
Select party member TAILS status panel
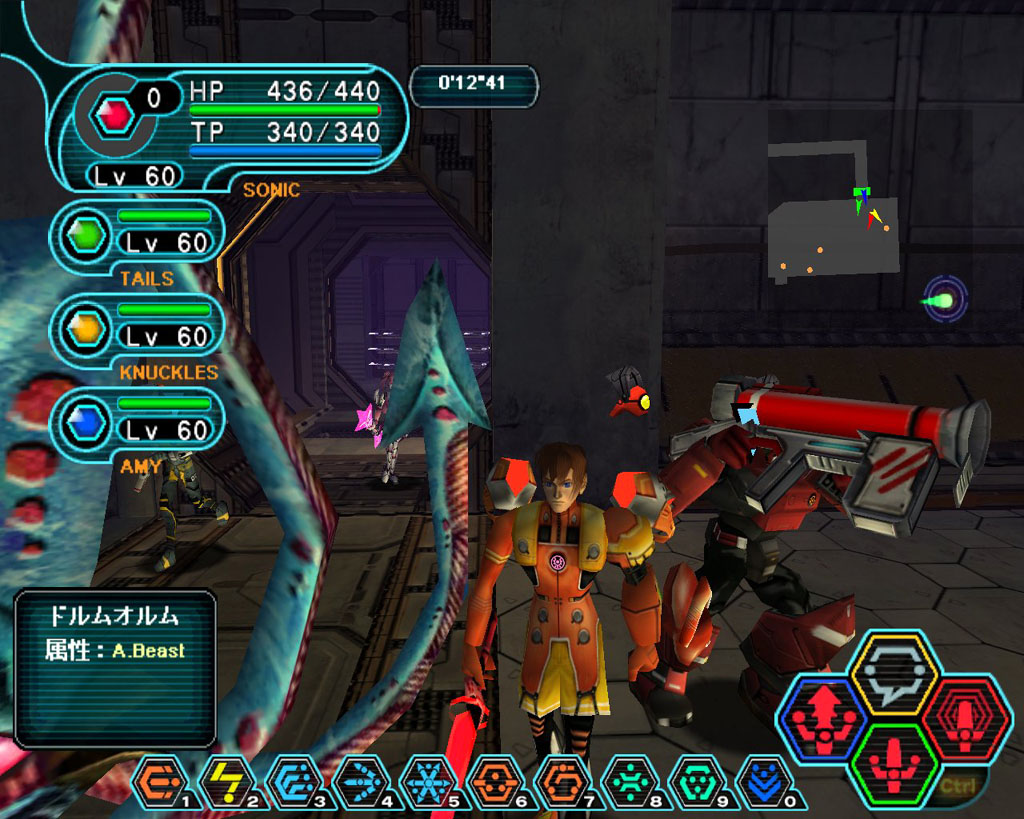pos(138,235)
